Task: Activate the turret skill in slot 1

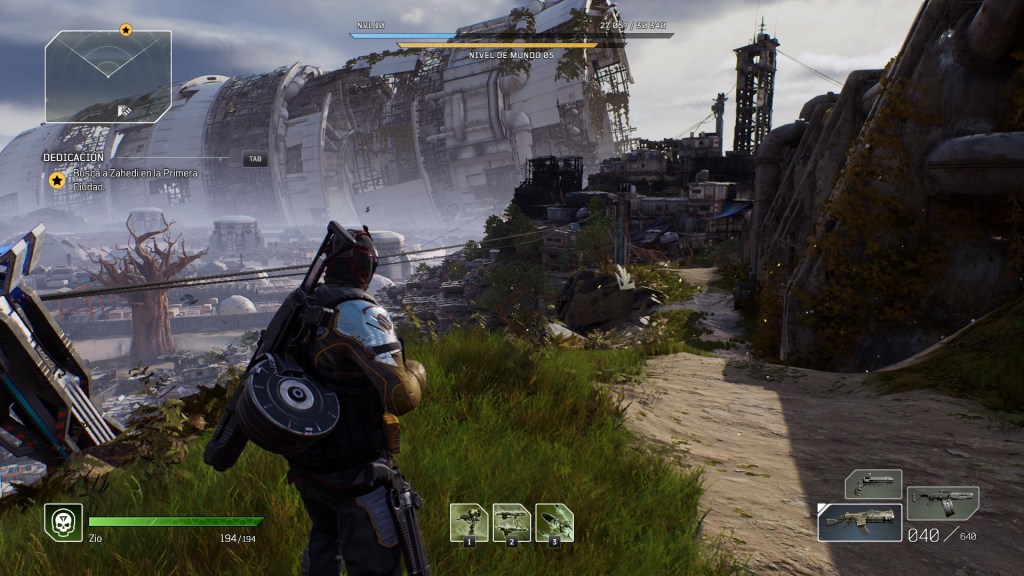Action: (x=469, y=522)
